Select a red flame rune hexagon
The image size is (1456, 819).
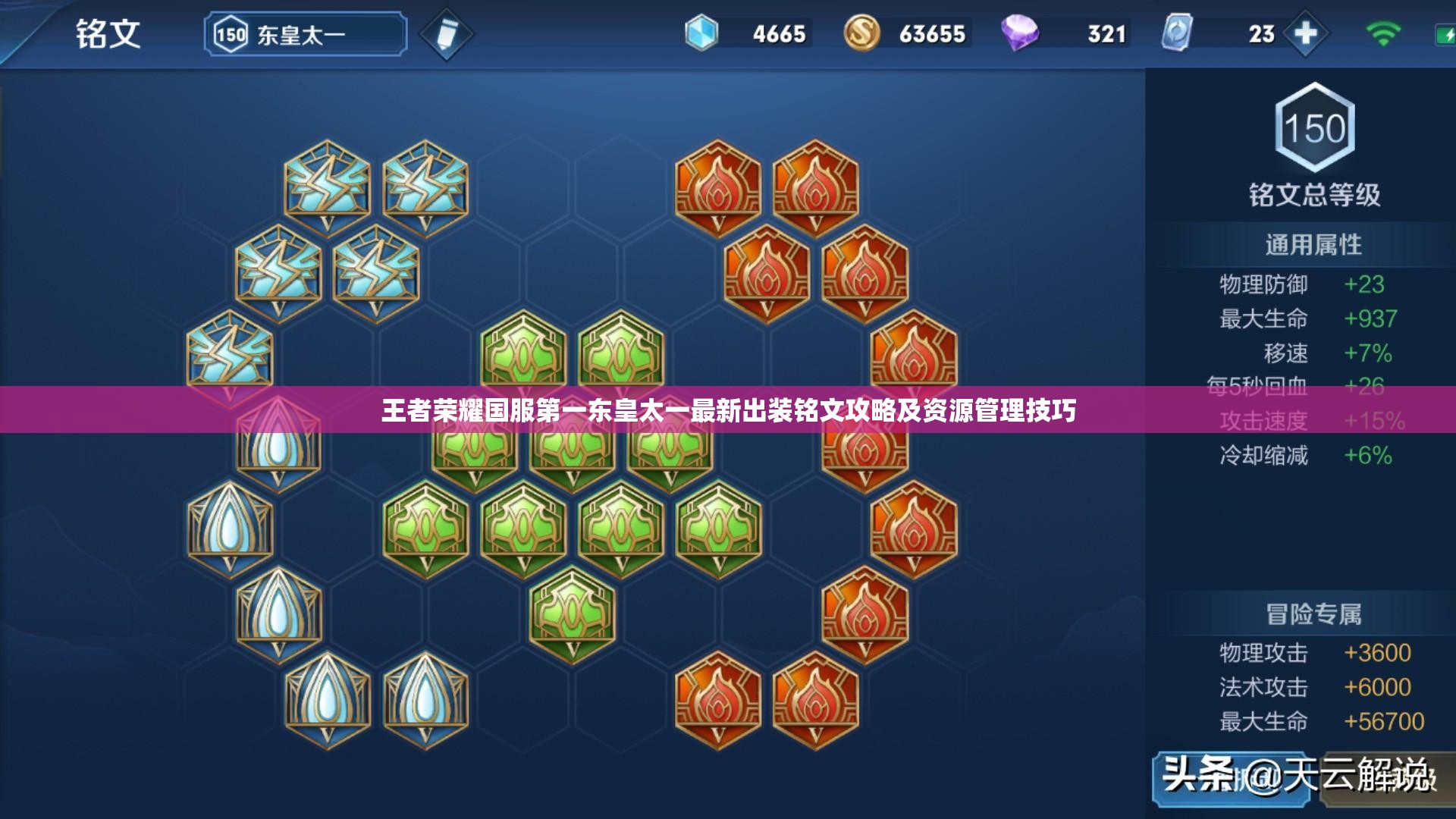point(717,186)
